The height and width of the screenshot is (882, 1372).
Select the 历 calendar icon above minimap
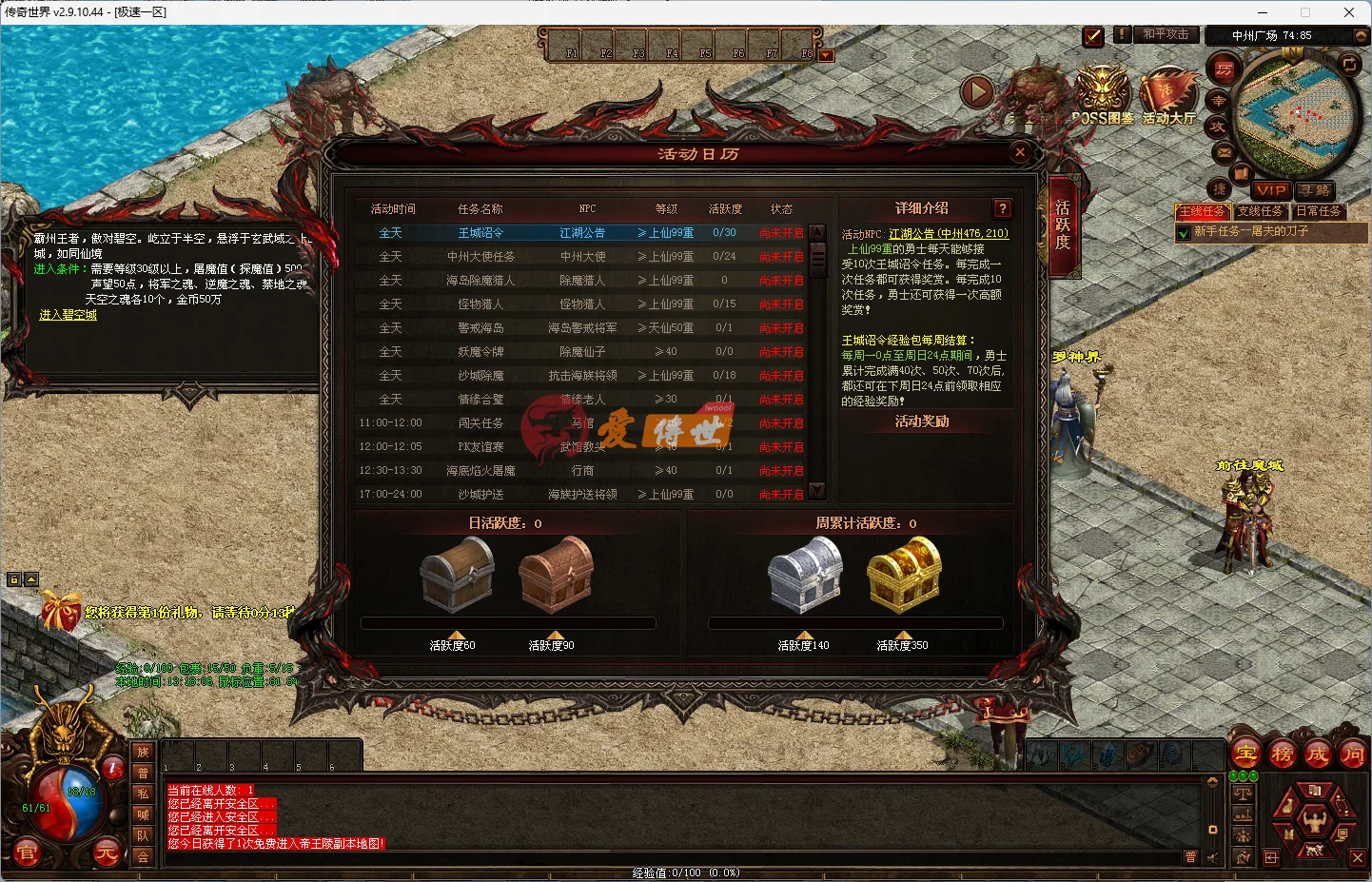[x=1223, y=69]
